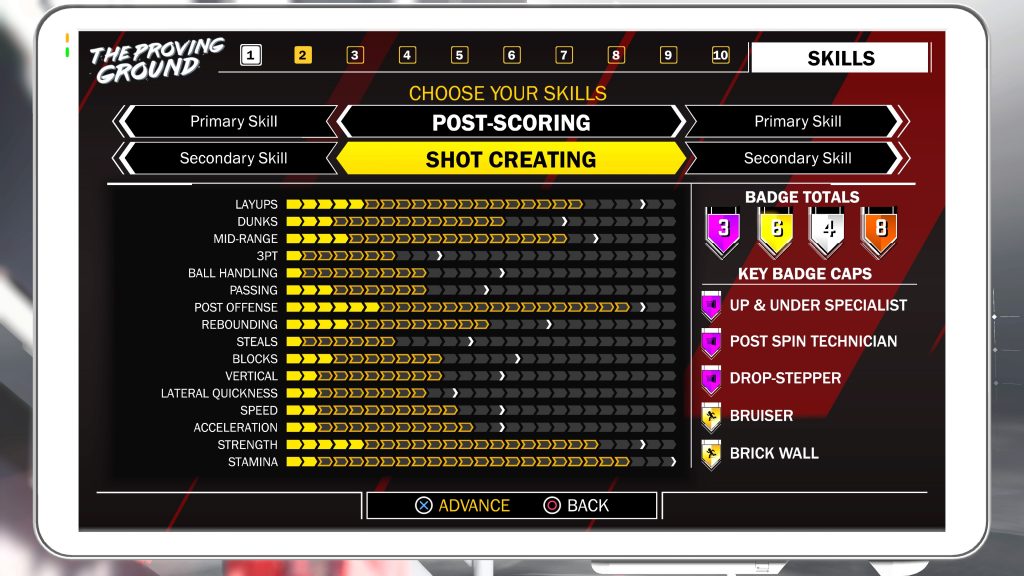Click the Skills header tab
This screenshot has width=1024, height=576.
(840, 58)
